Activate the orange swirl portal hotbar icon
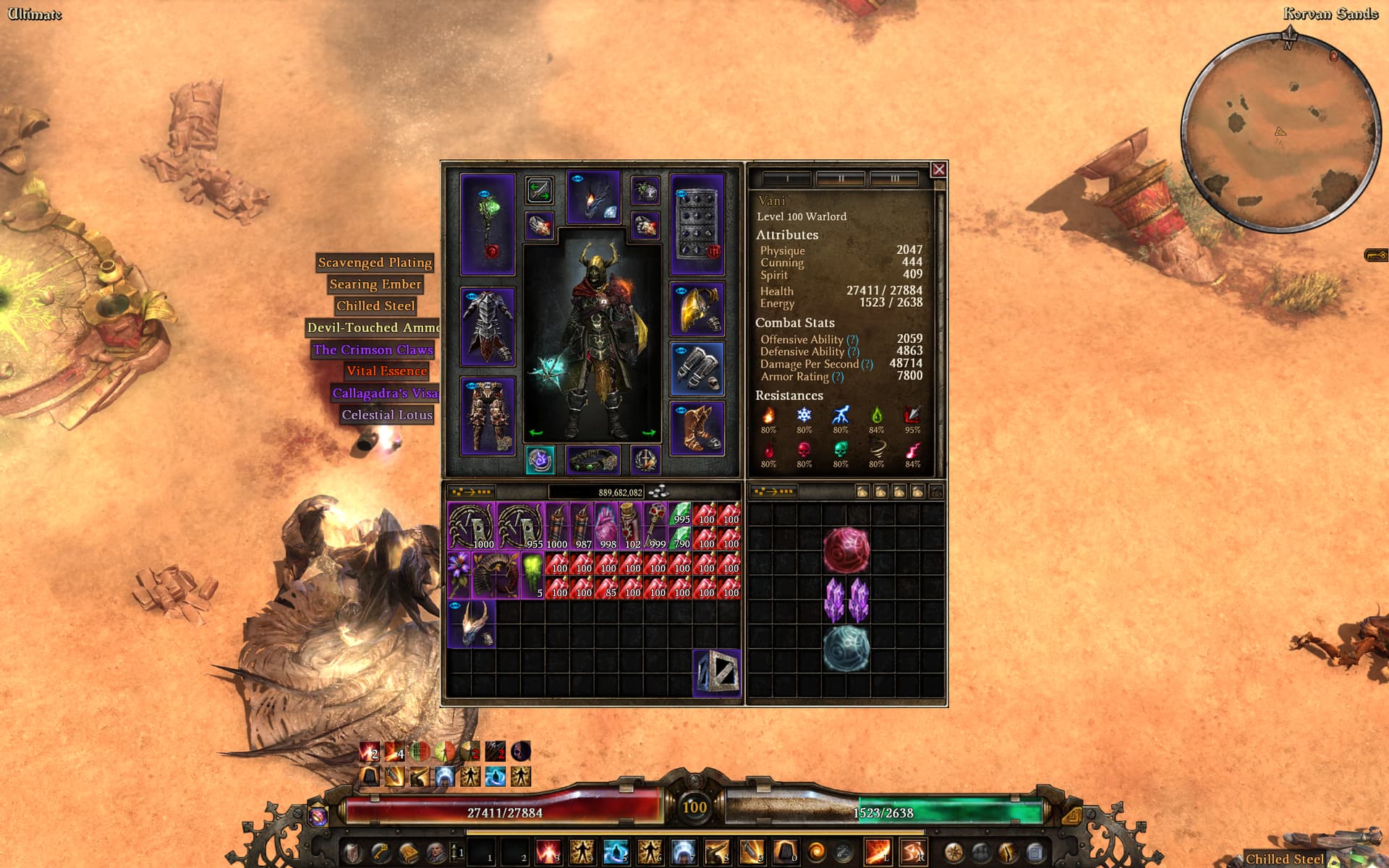This screenshot has height=868, width=1389. 816,852
